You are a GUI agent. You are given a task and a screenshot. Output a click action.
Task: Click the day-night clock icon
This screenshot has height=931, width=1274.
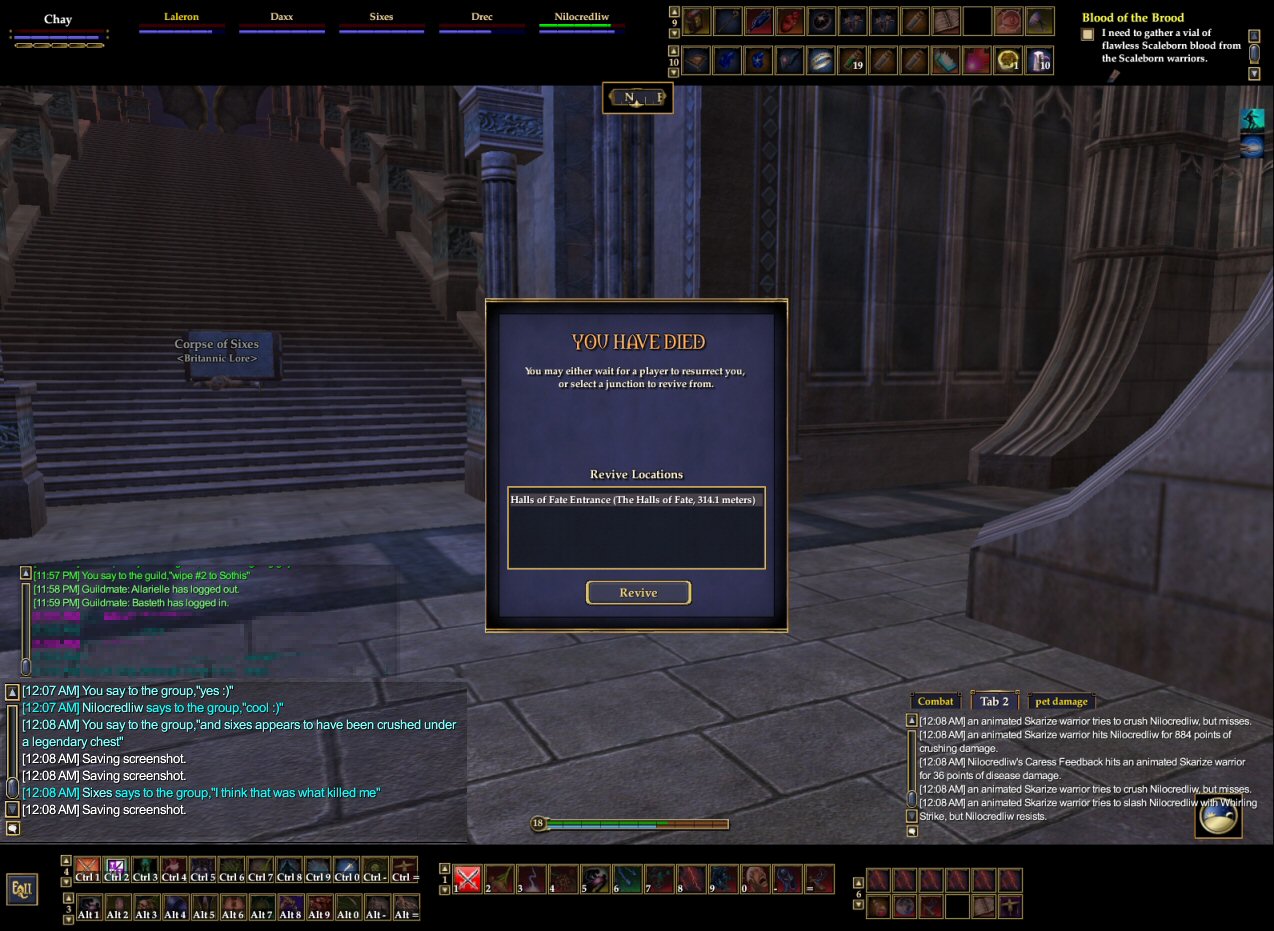pyautogui.click(x=1218, y=817)
